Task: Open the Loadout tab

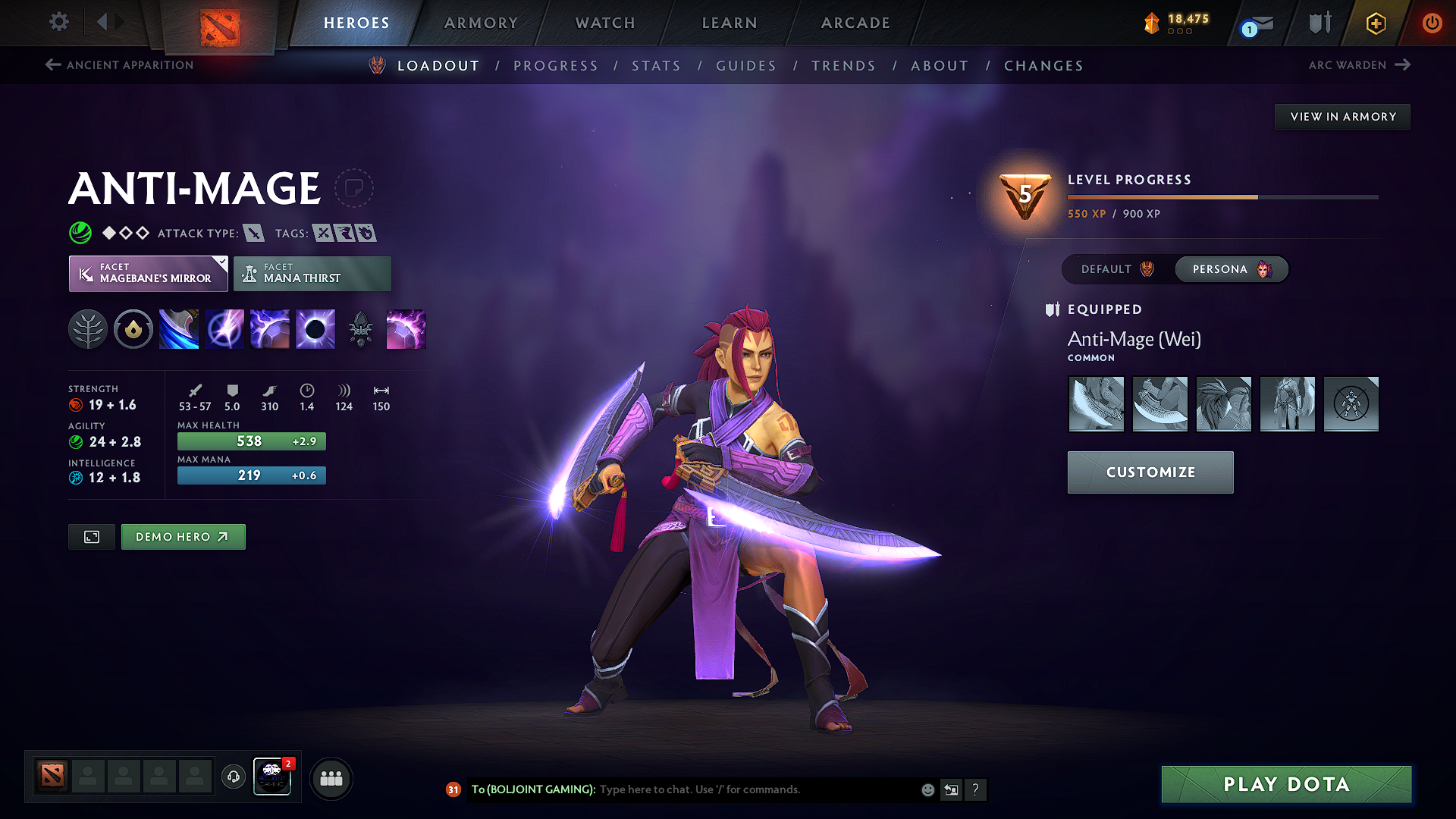Action: pyautogui.click(x=438, y=66)
